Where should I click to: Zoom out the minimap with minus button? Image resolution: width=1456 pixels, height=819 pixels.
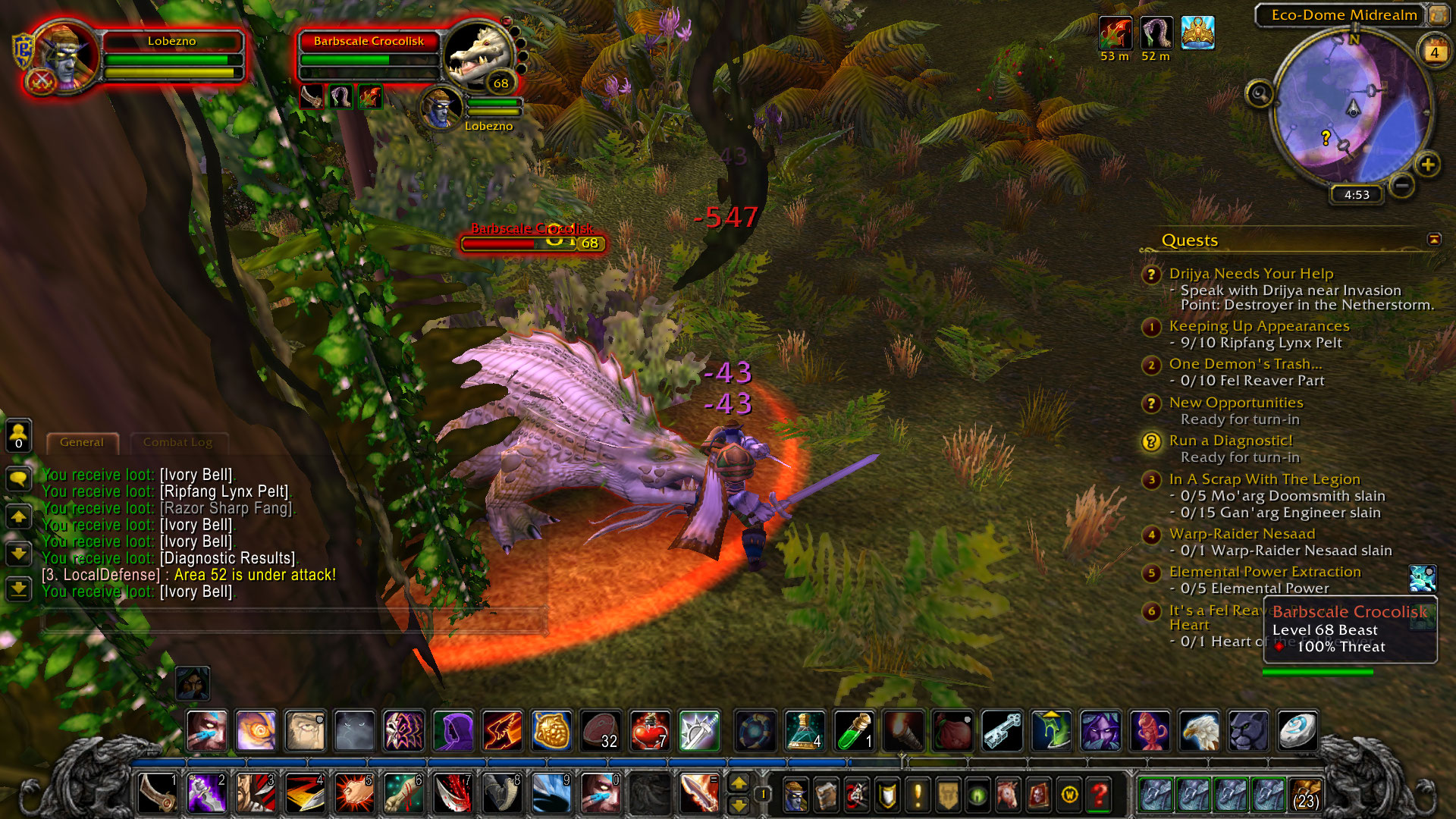(x=1402, y=185)
